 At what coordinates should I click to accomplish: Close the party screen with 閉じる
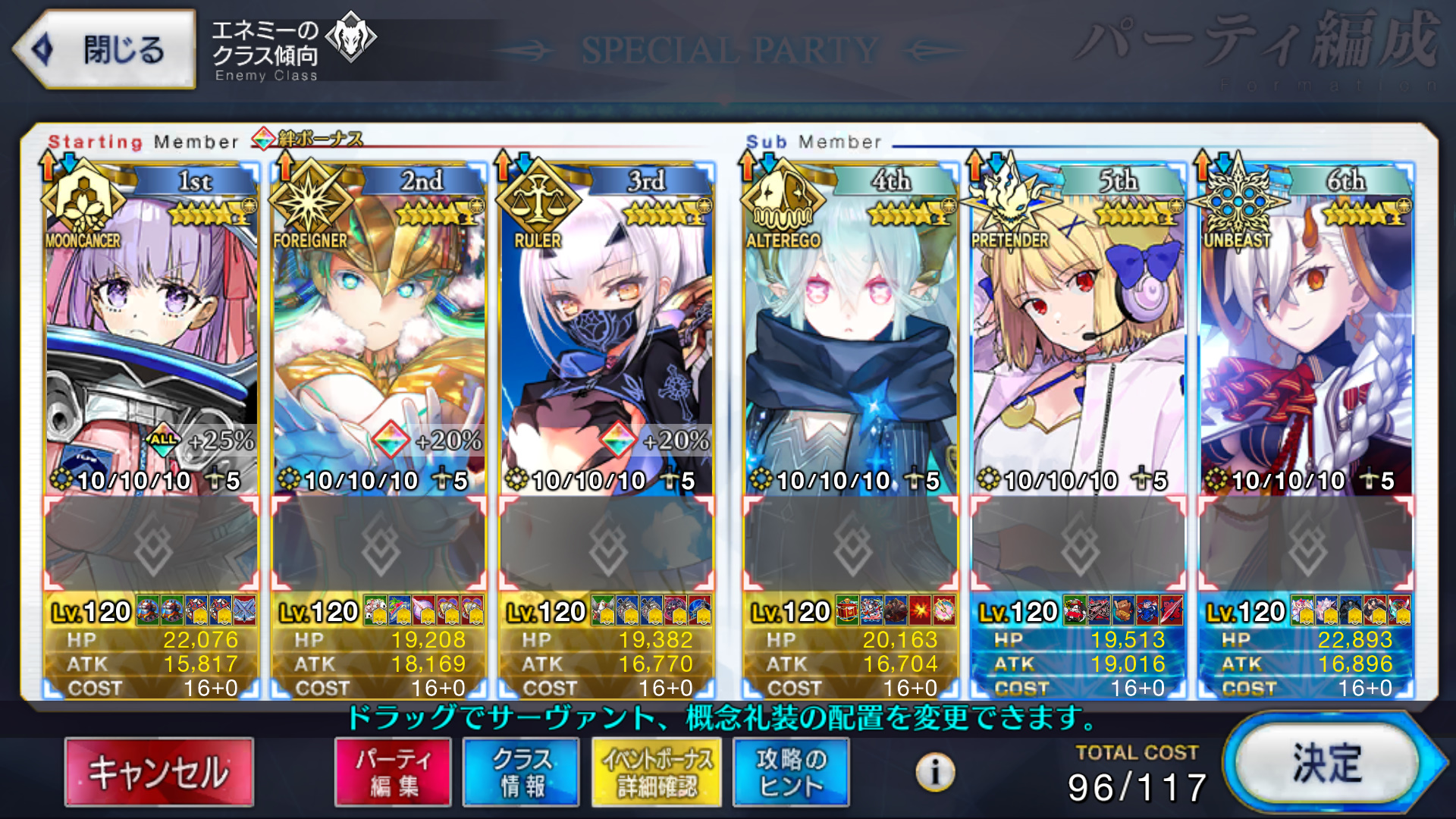click(x=106, y=50)
